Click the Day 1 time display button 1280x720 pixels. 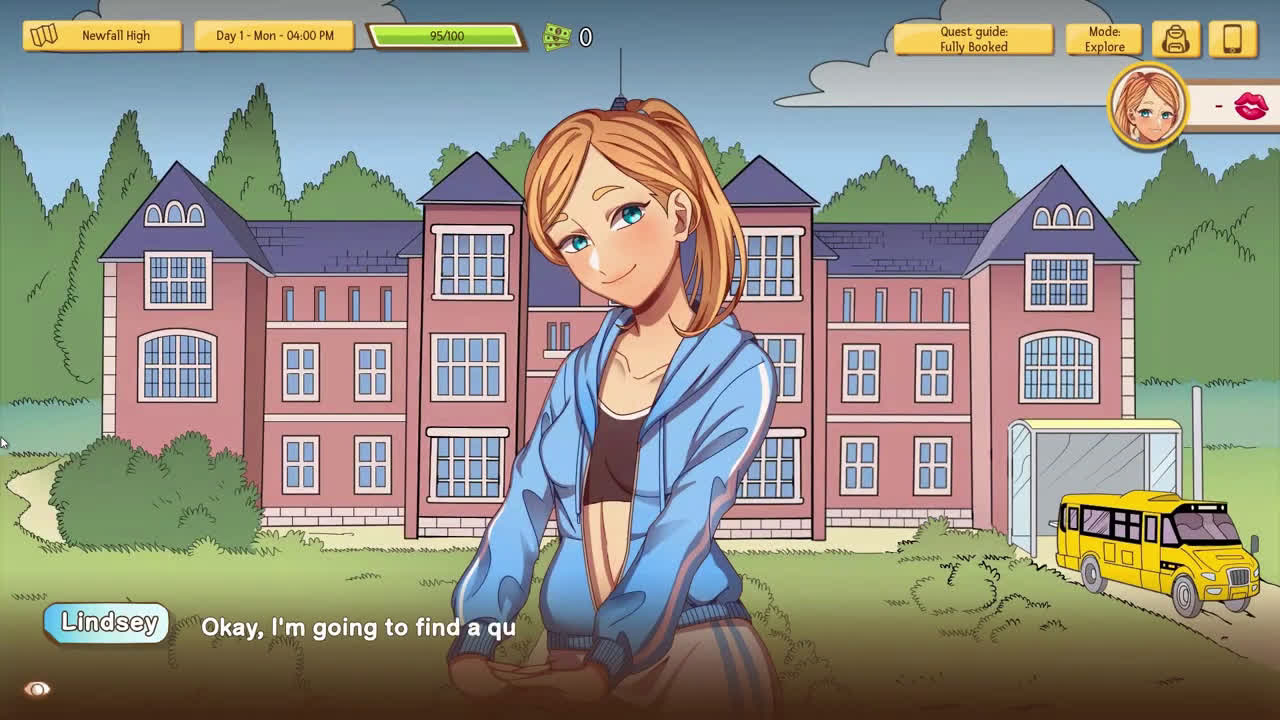click(x=274, y=36)
